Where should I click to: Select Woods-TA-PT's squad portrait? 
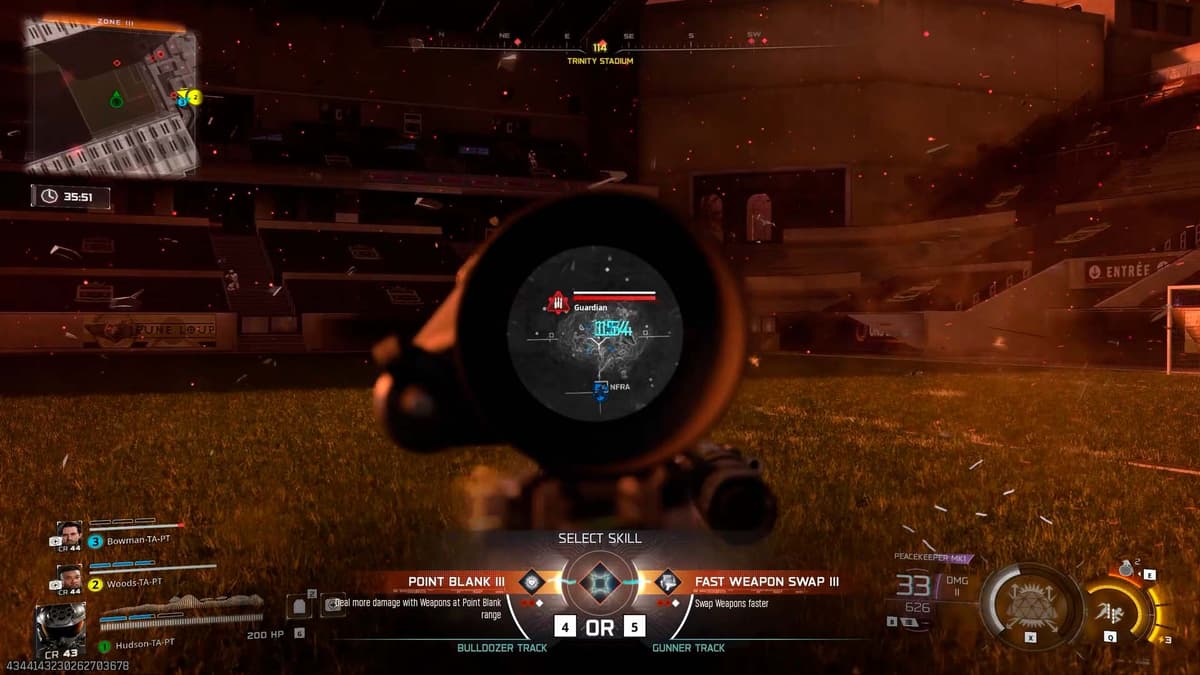click(x=69, y=577)
